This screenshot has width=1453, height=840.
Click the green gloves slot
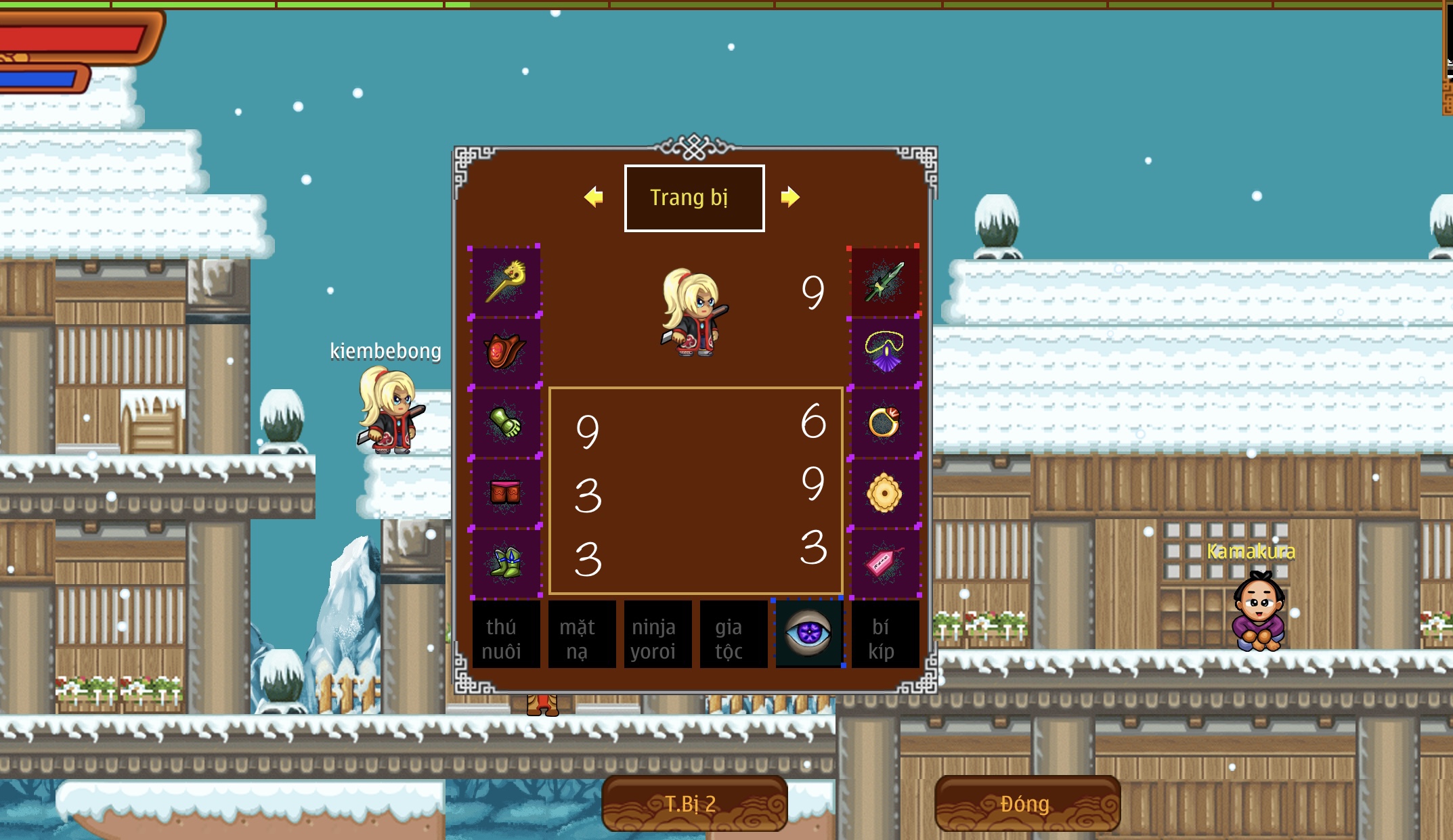[505, 423]
